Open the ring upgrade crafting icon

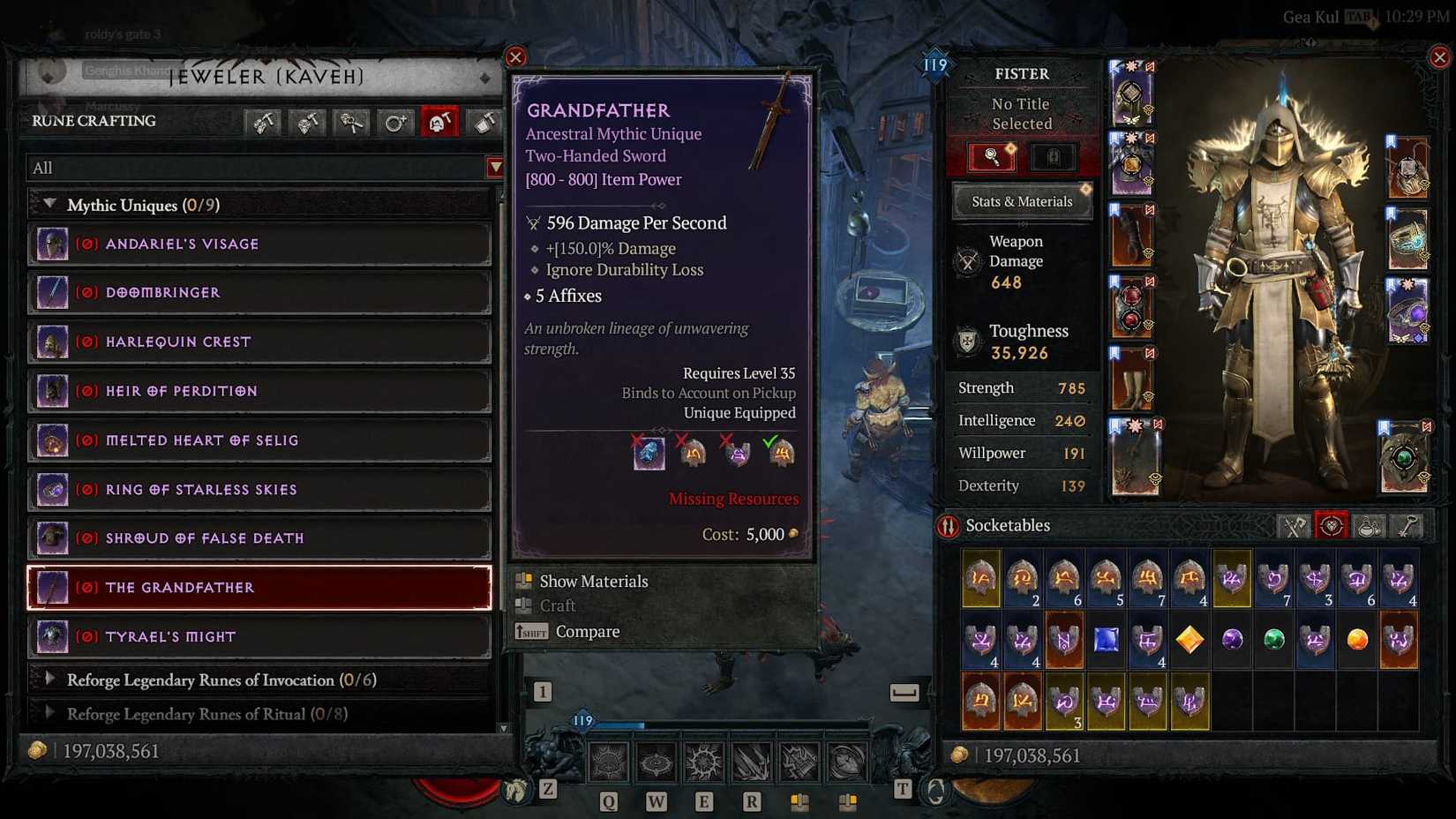click(x=394, y=122)
